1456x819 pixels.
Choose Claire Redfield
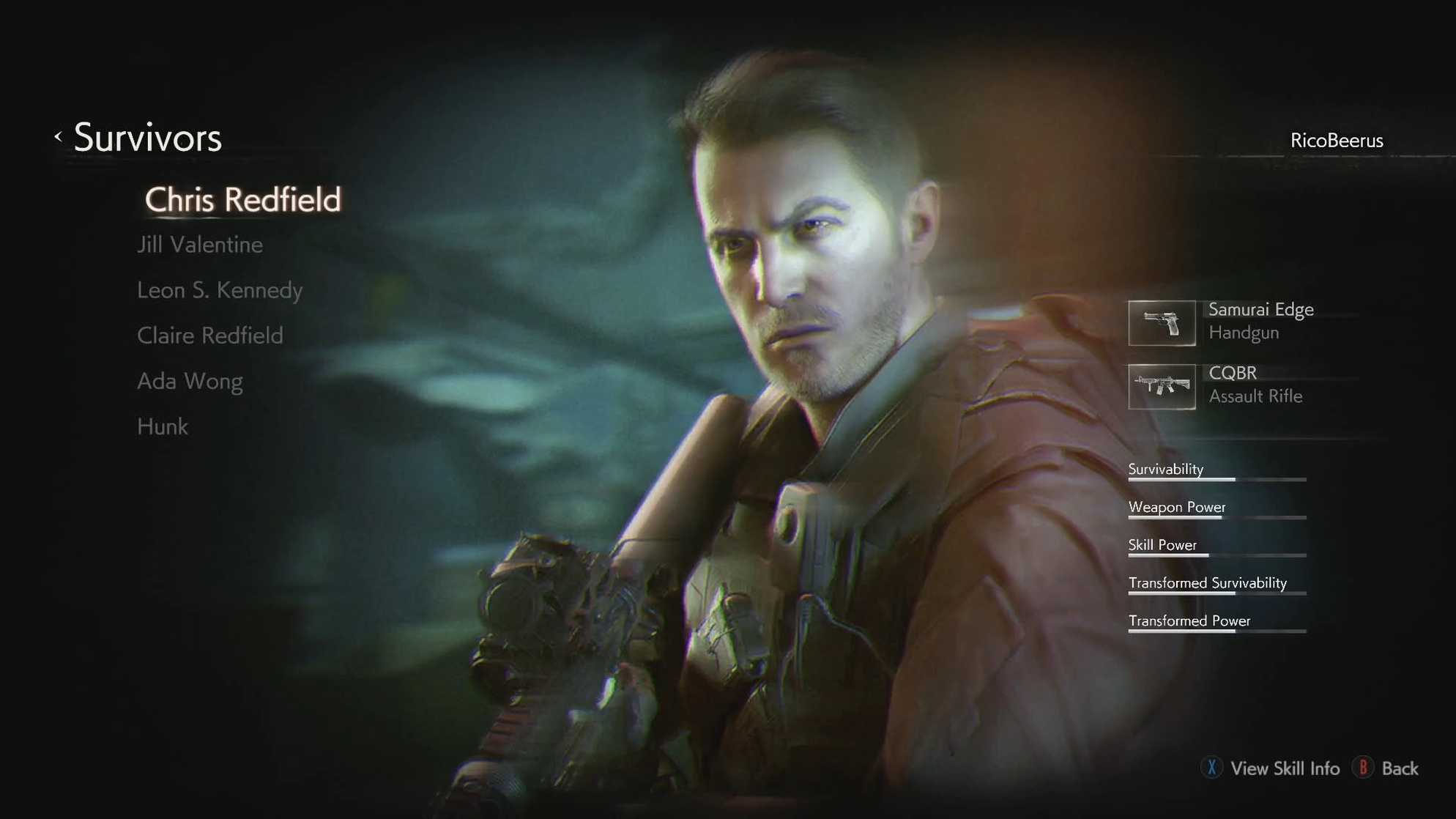click(209, 336)
